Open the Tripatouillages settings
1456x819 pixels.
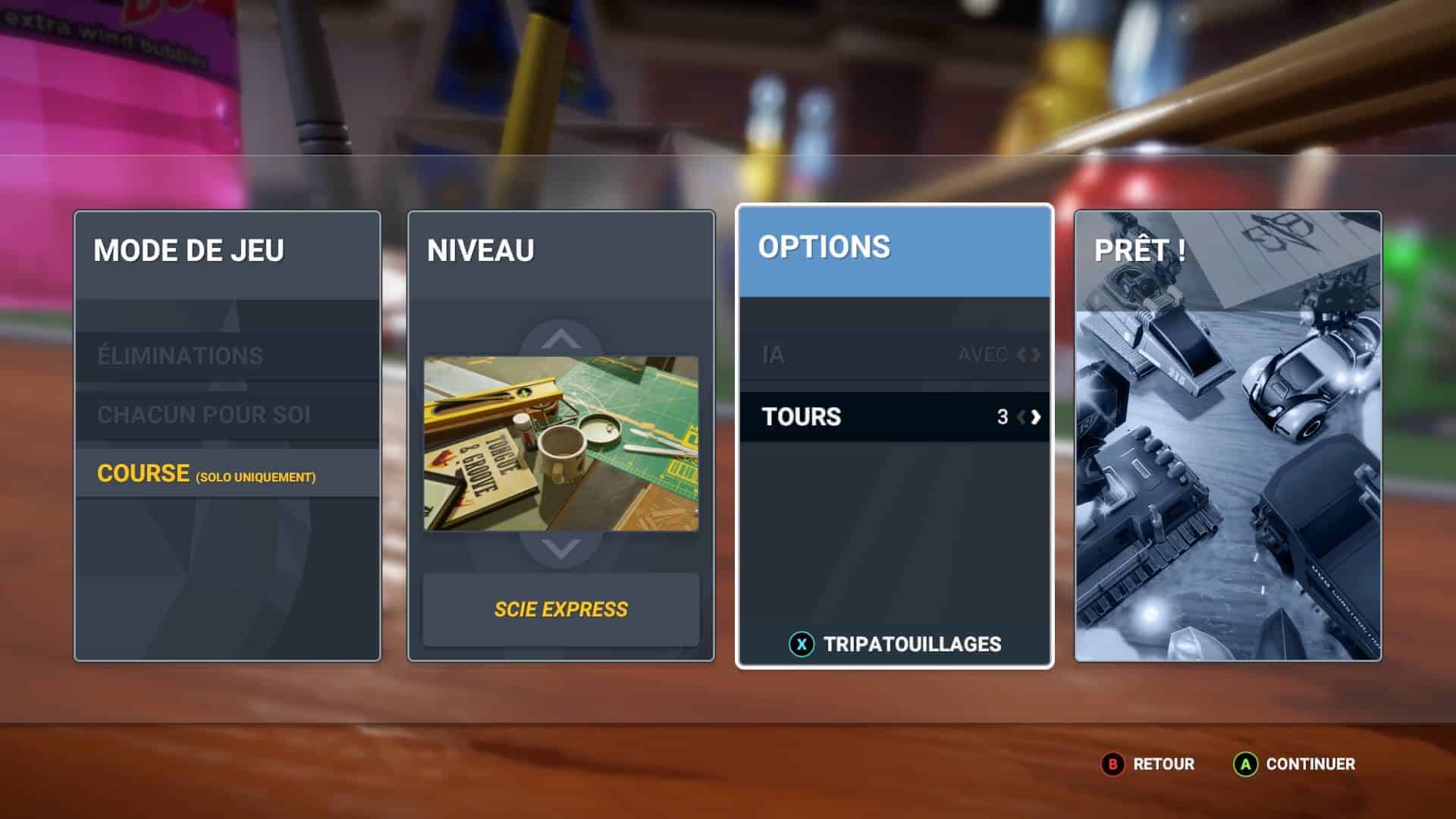click(895, 644)
